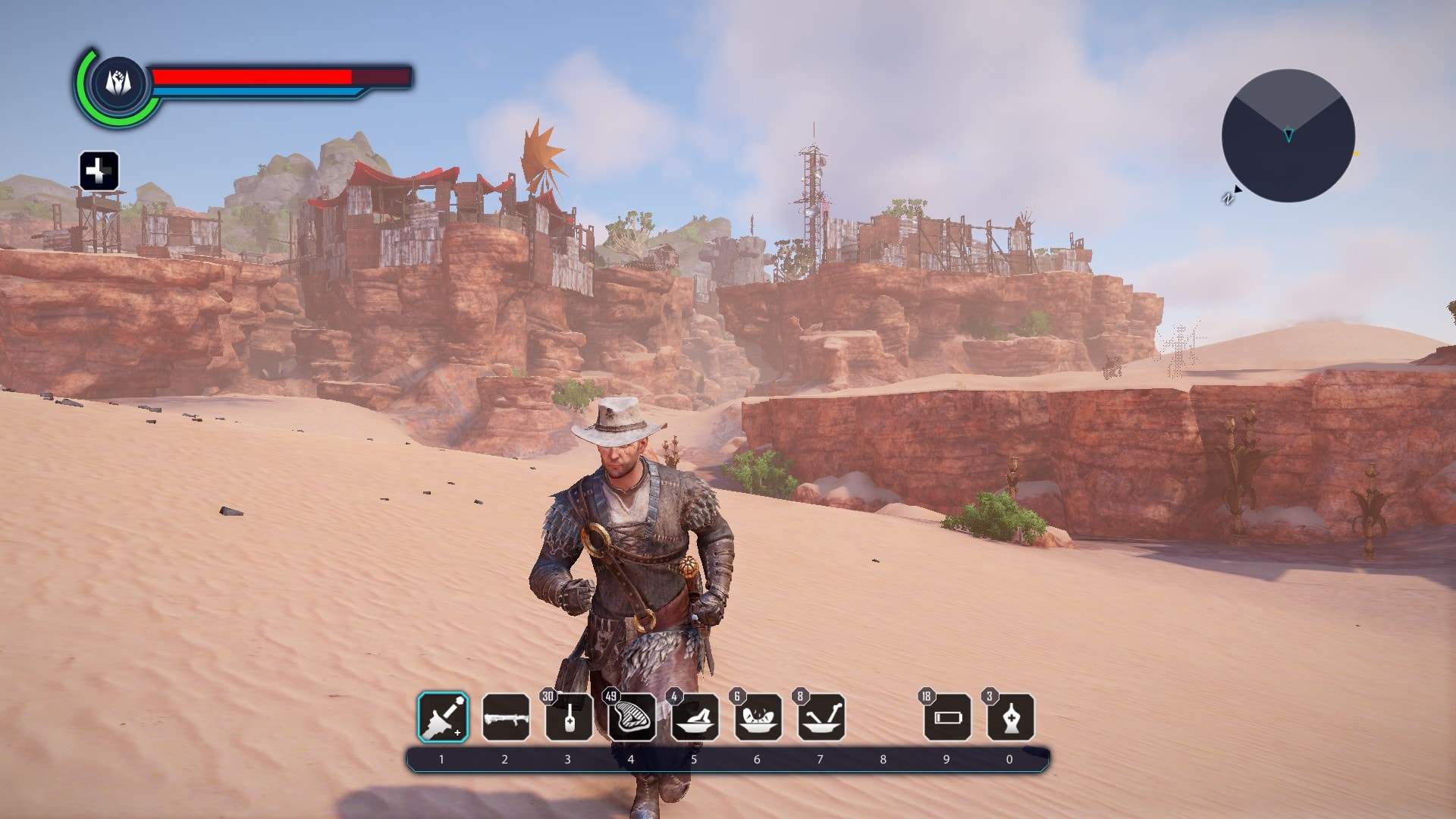Click the white plus status icon
1456x819 pixels.
(99, 171)
